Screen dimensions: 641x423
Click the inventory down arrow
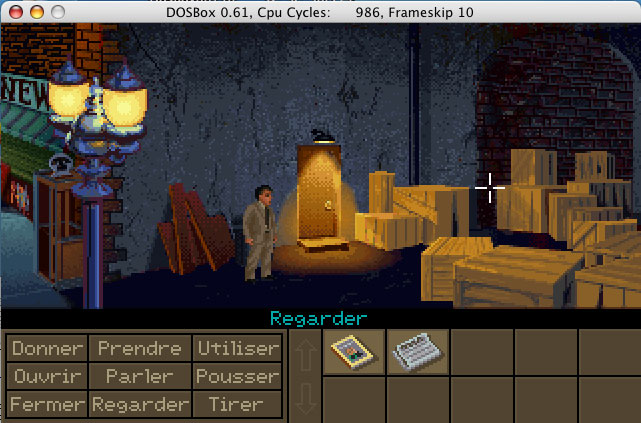pos(305,399)
